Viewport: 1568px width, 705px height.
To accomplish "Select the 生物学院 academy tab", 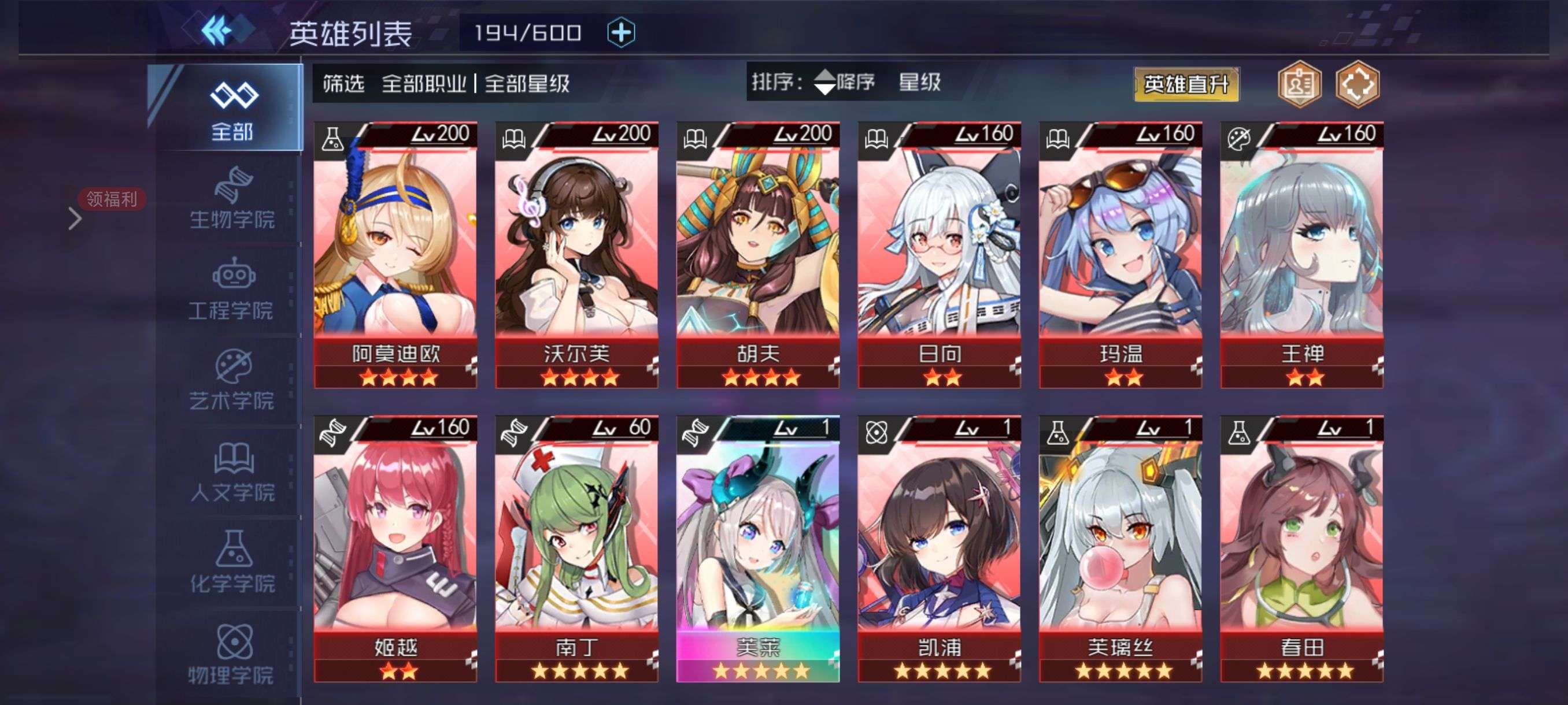I will pyautogui.click(x=232, y=199).
